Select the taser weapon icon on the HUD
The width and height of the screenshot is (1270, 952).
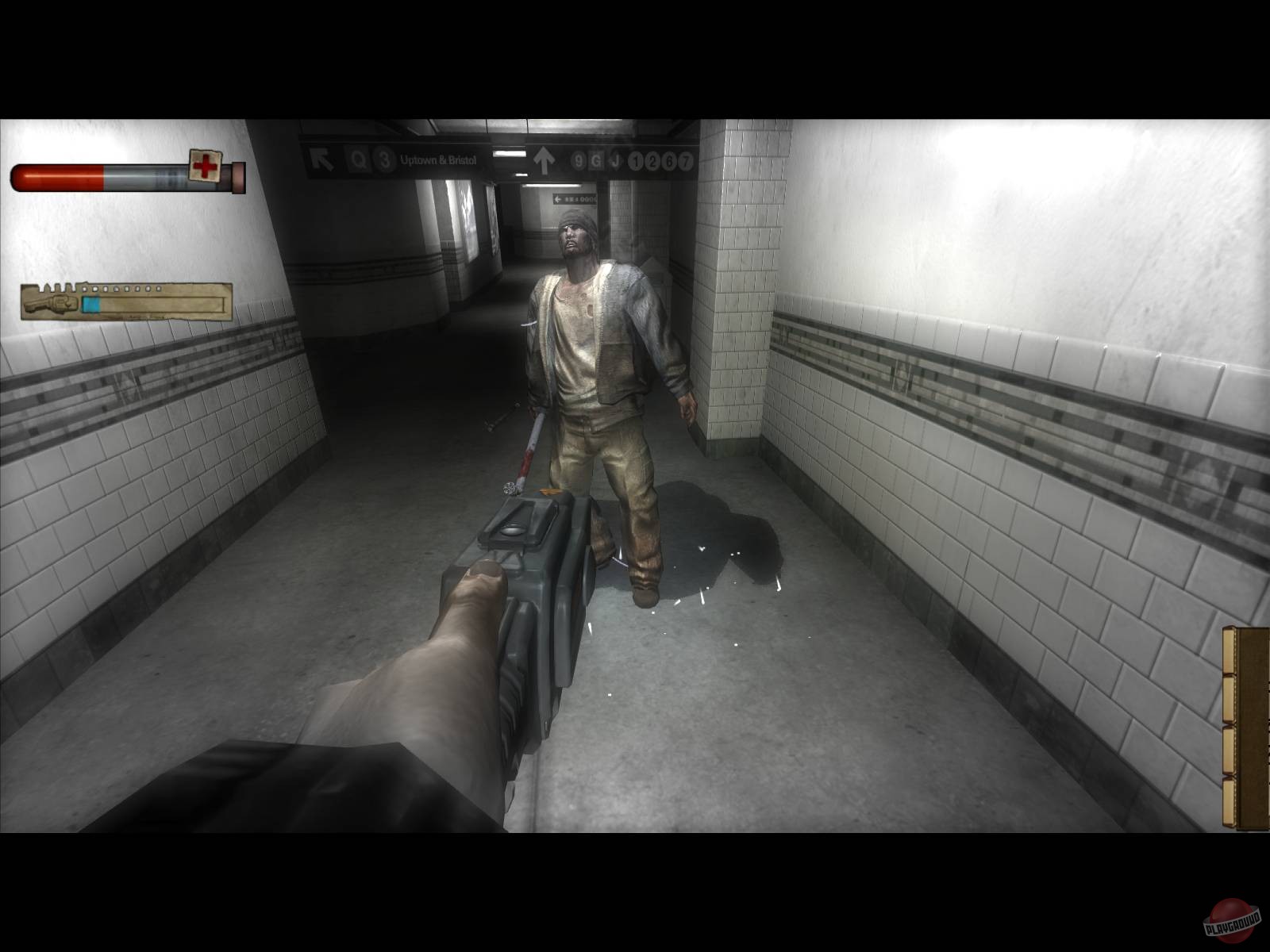click(52, 302)
